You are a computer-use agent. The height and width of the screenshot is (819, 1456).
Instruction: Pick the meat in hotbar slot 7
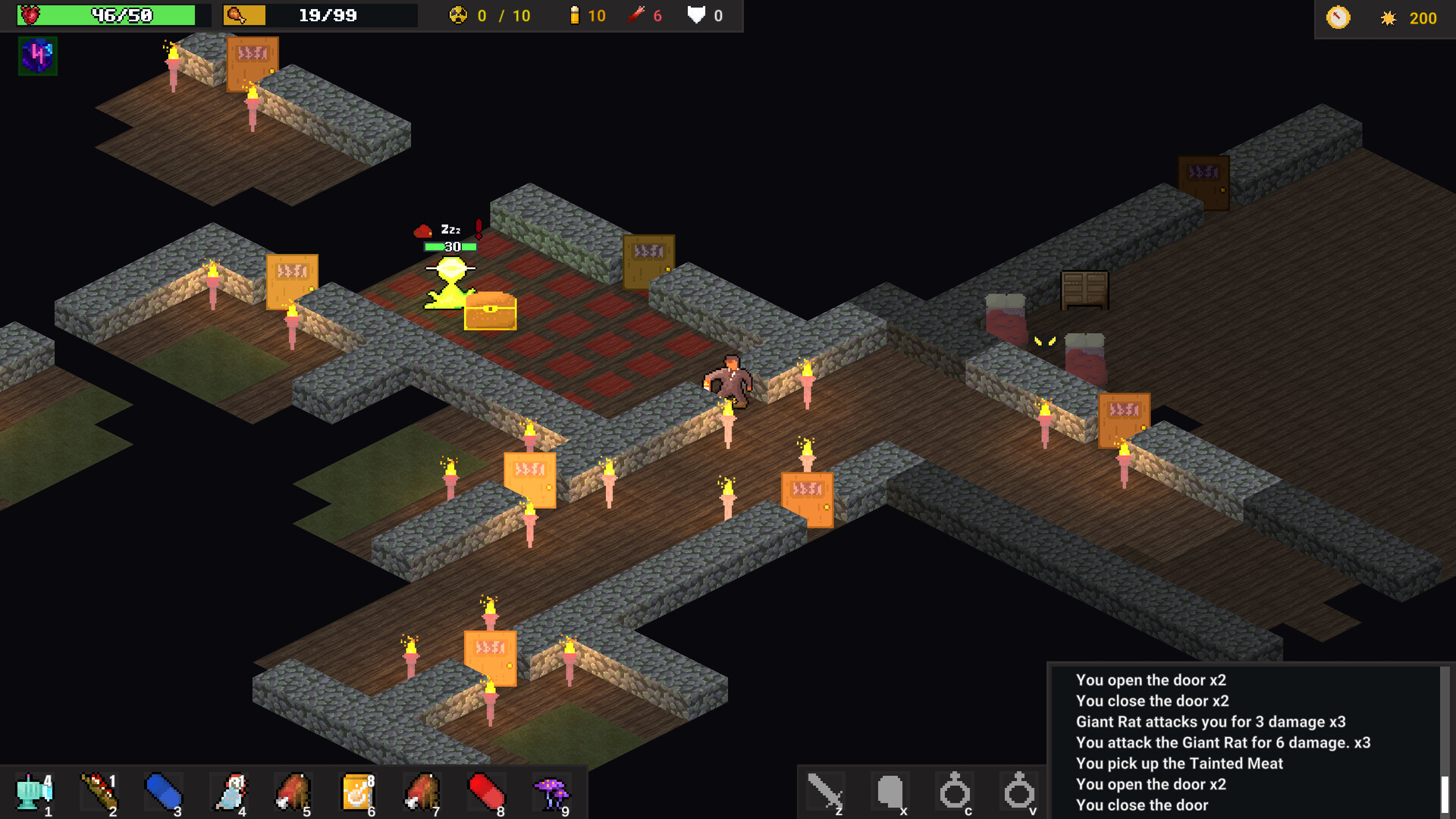click(x=422, y=792)
